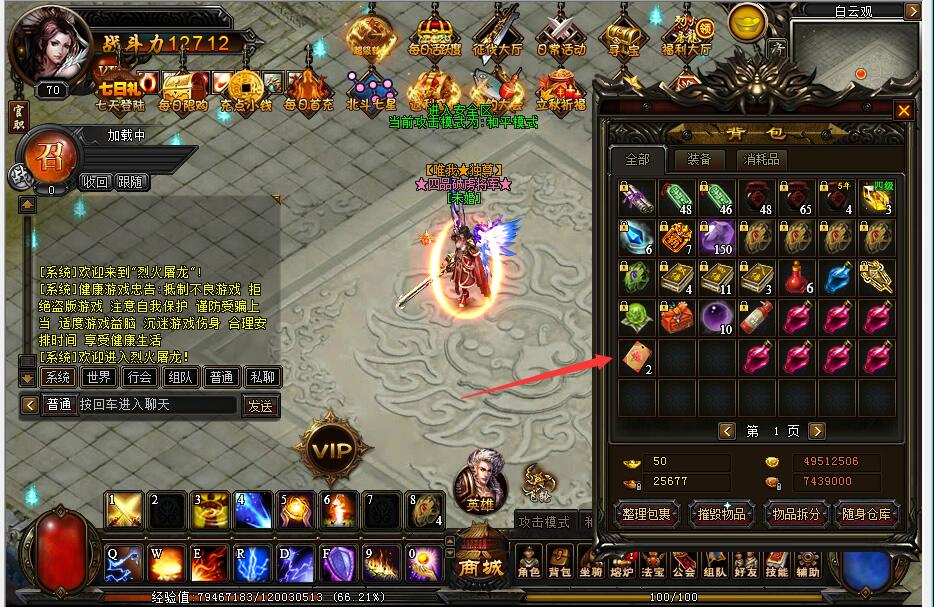Image resolution: width=934 pixels, height=607 pixels.
Task: Open the 技能 skills panel
Action: click(777, 562)
